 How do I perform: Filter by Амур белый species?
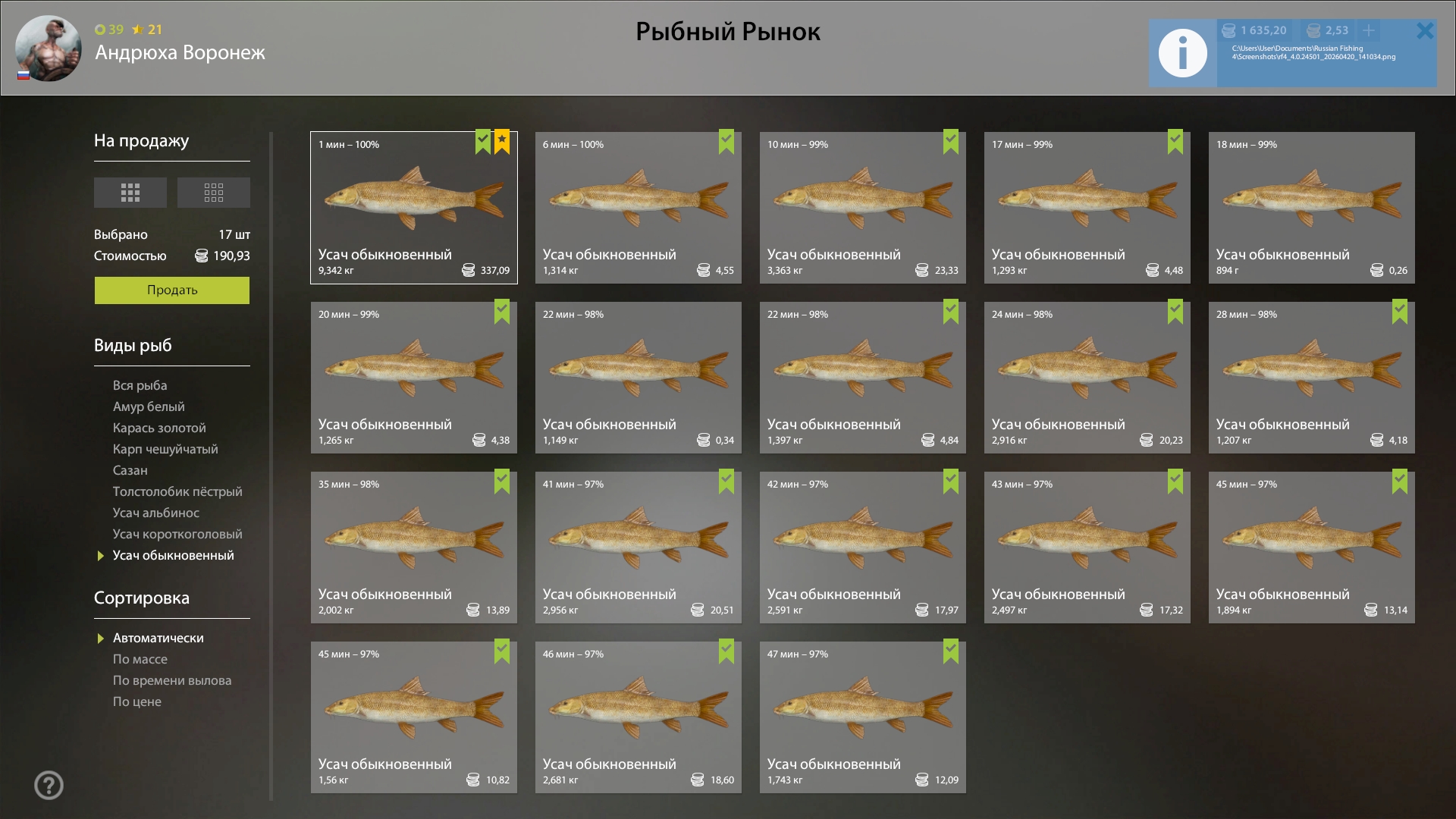coord(149,406)
